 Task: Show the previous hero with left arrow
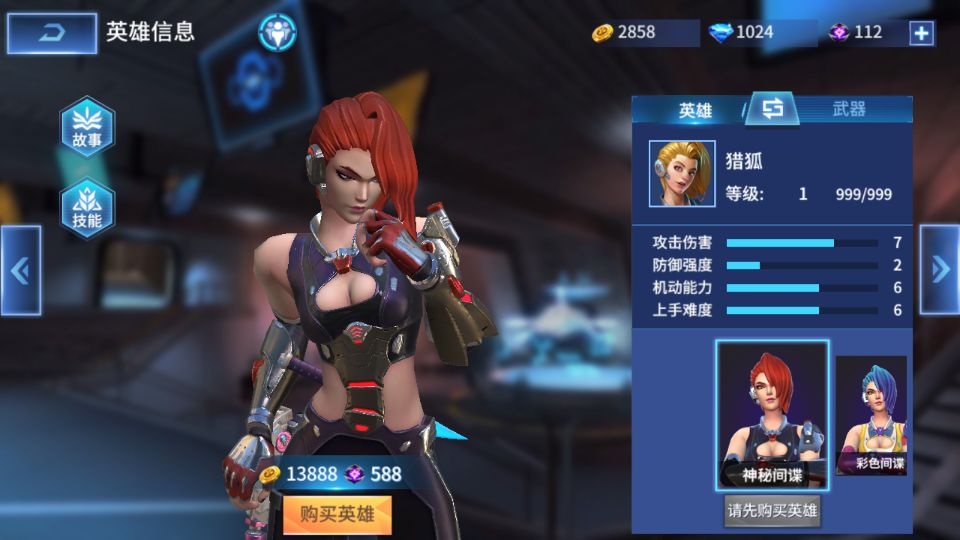click(x=20, y=270)
